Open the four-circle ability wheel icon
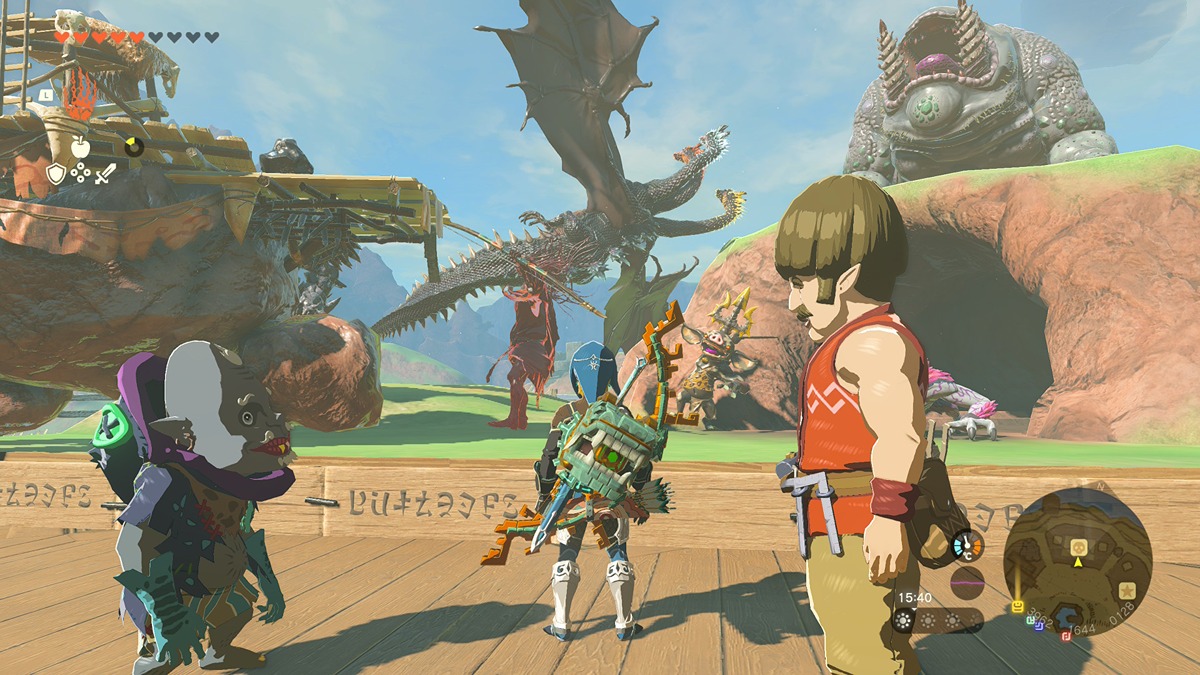 point(80,174)
